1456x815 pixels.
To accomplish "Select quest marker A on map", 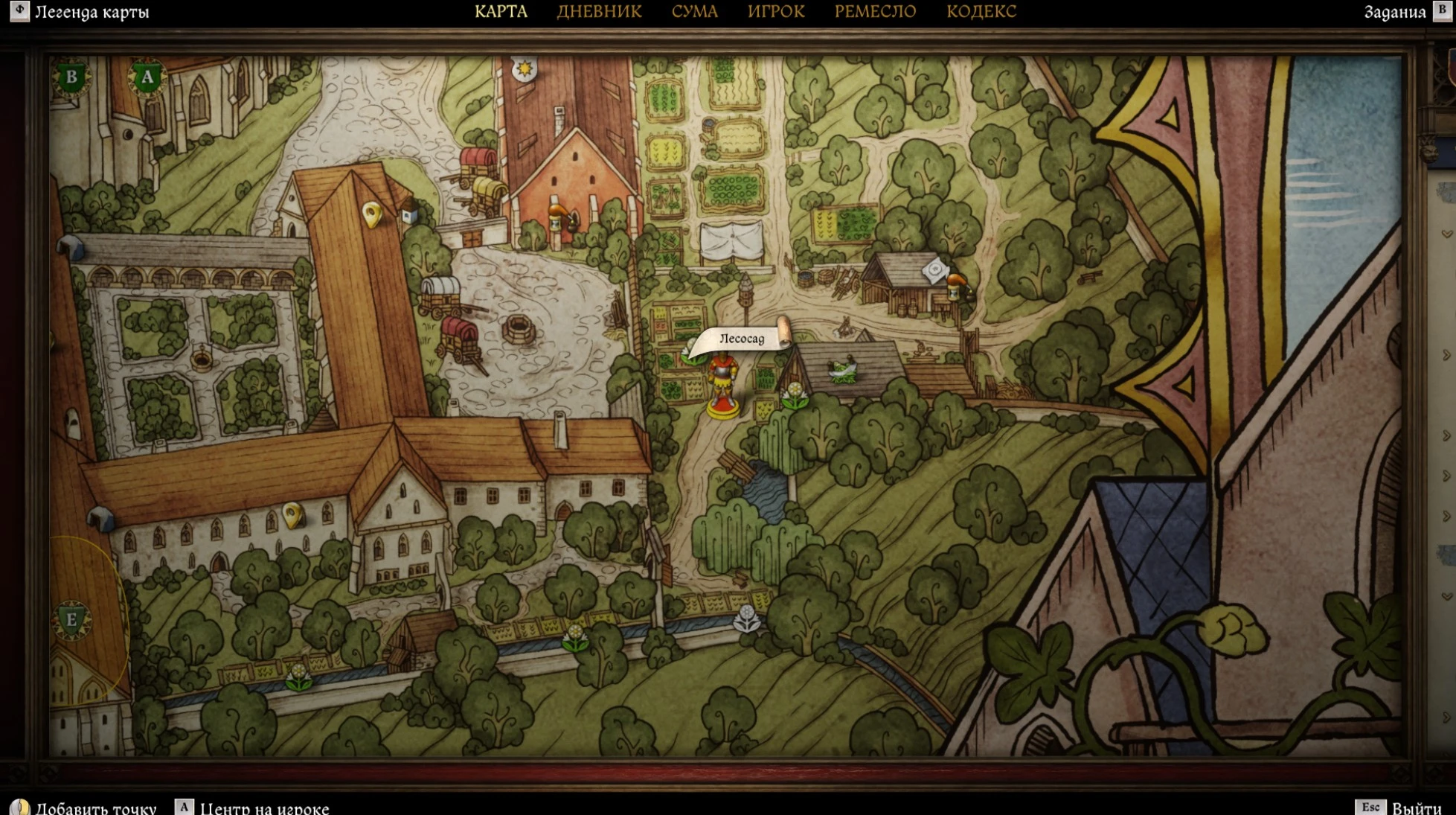I will [x=147, y=77].
